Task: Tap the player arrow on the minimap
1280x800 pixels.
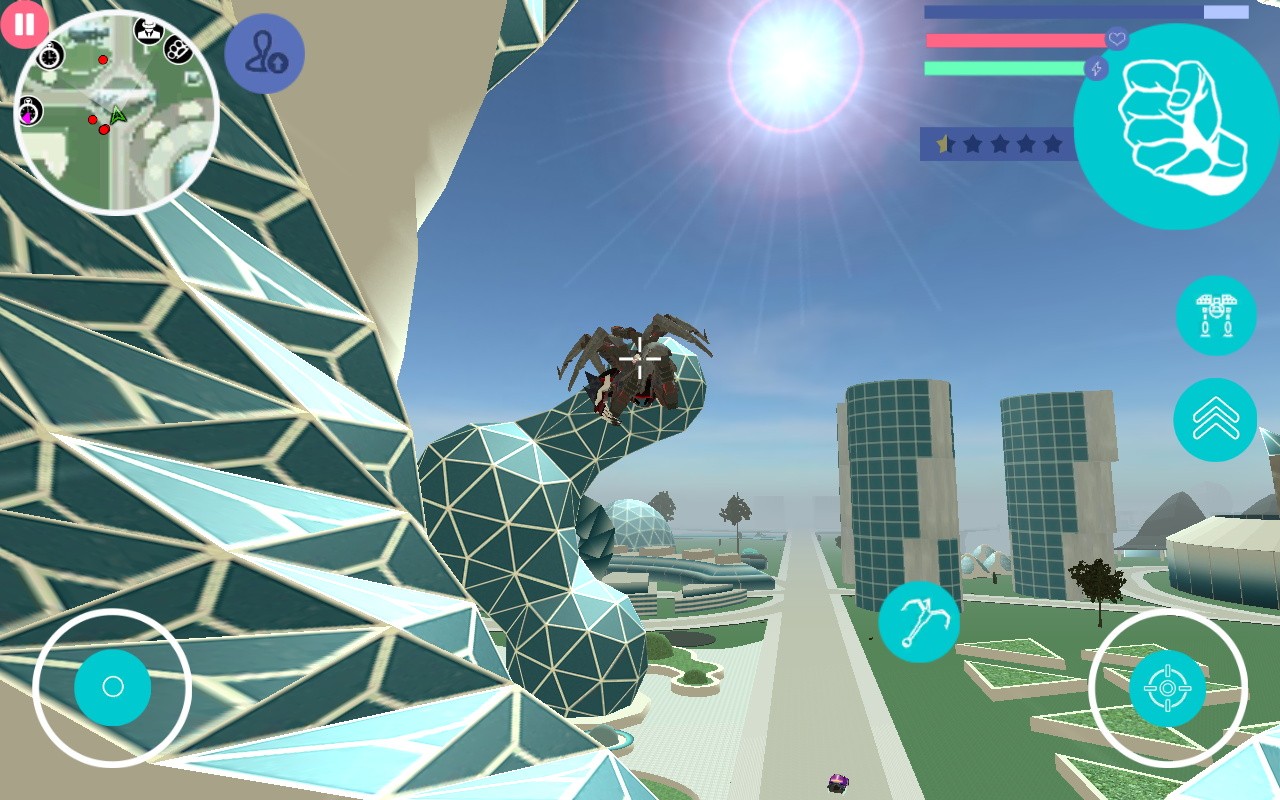Action: tap(118, 115)
